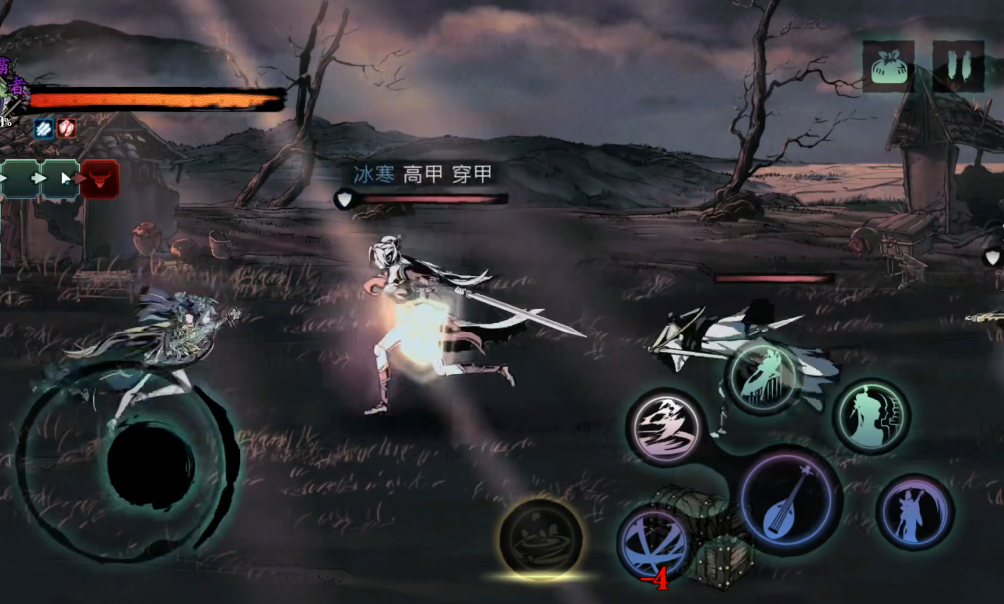Open the bag inventory
Screen dimensions: 1004x604
[888, 67]
